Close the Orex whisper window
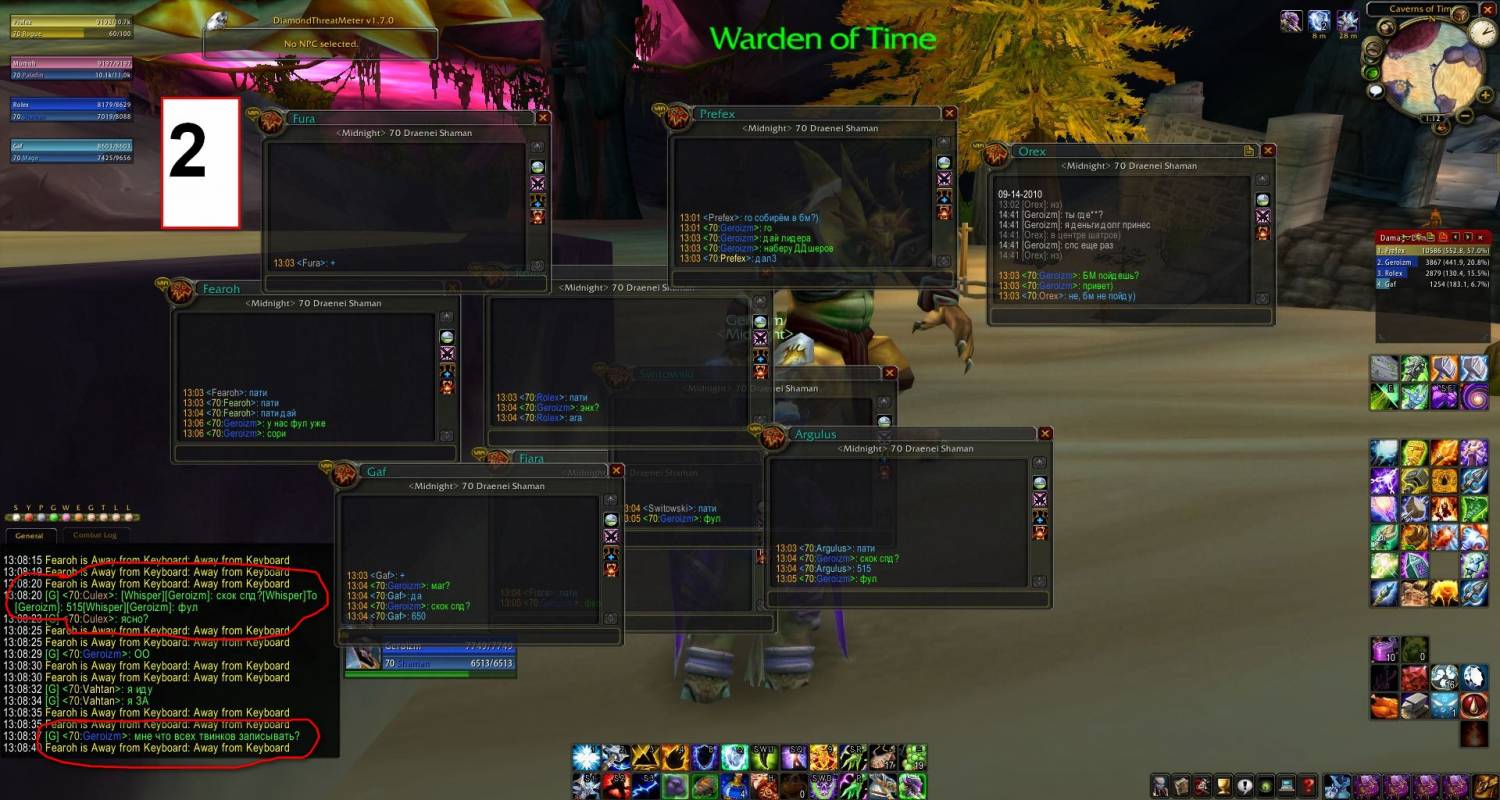This screenshot has height=800, width=1500. 1268,151
